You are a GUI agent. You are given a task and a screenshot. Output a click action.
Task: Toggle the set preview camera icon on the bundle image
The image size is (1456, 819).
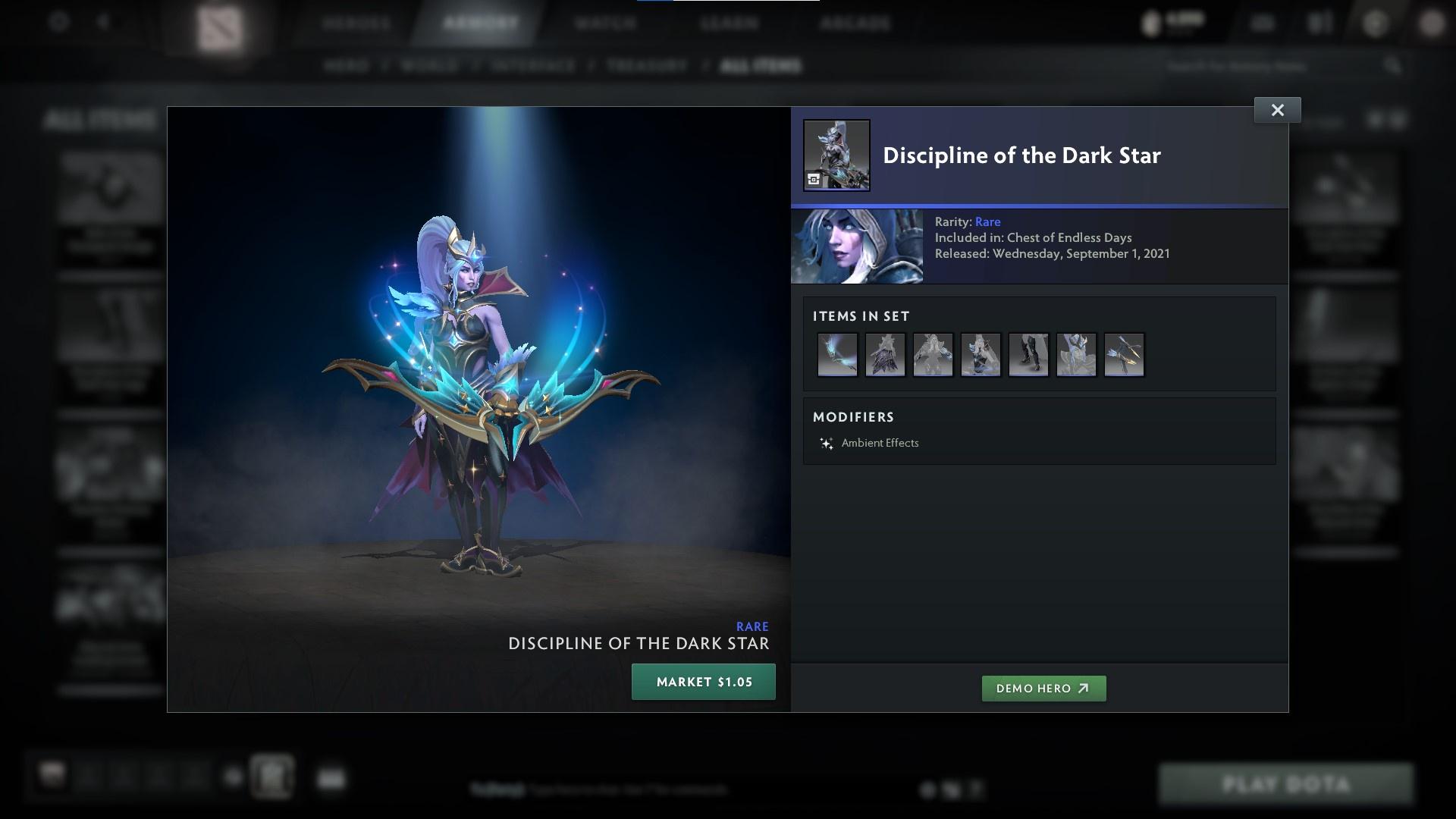[x=814, y=178]
